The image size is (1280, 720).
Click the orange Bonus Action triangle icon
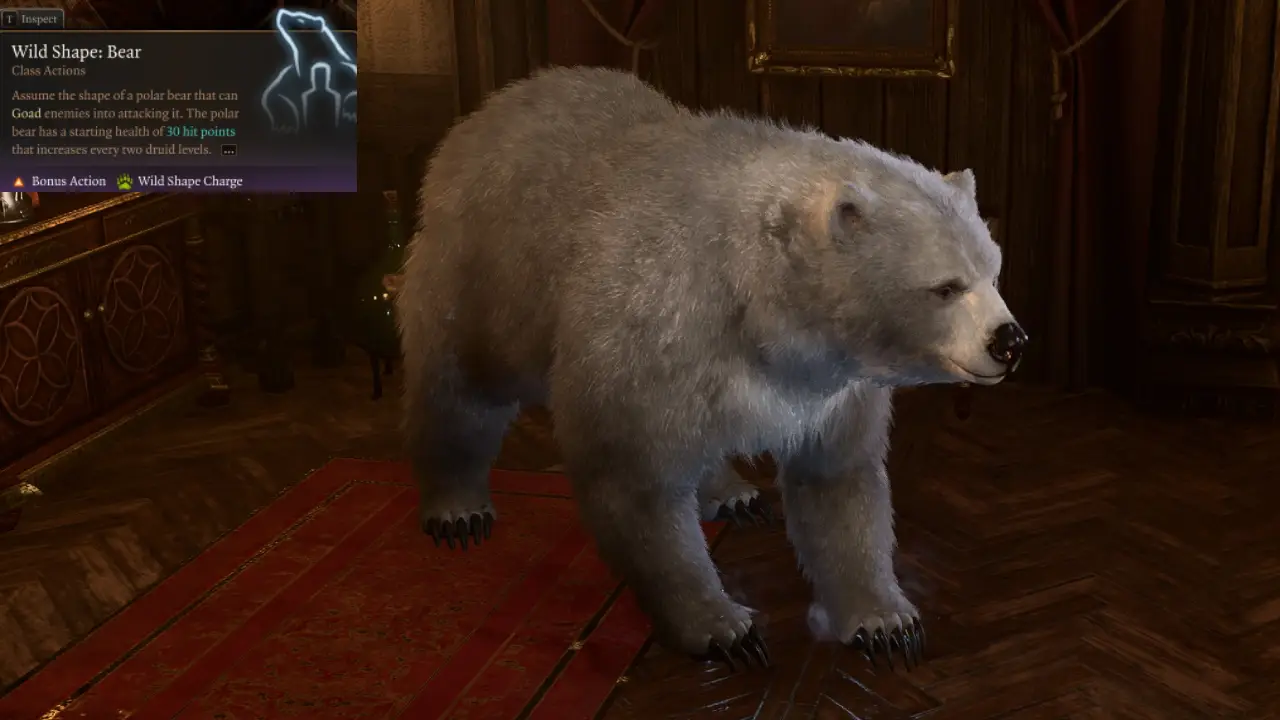(x=18, y=181)
